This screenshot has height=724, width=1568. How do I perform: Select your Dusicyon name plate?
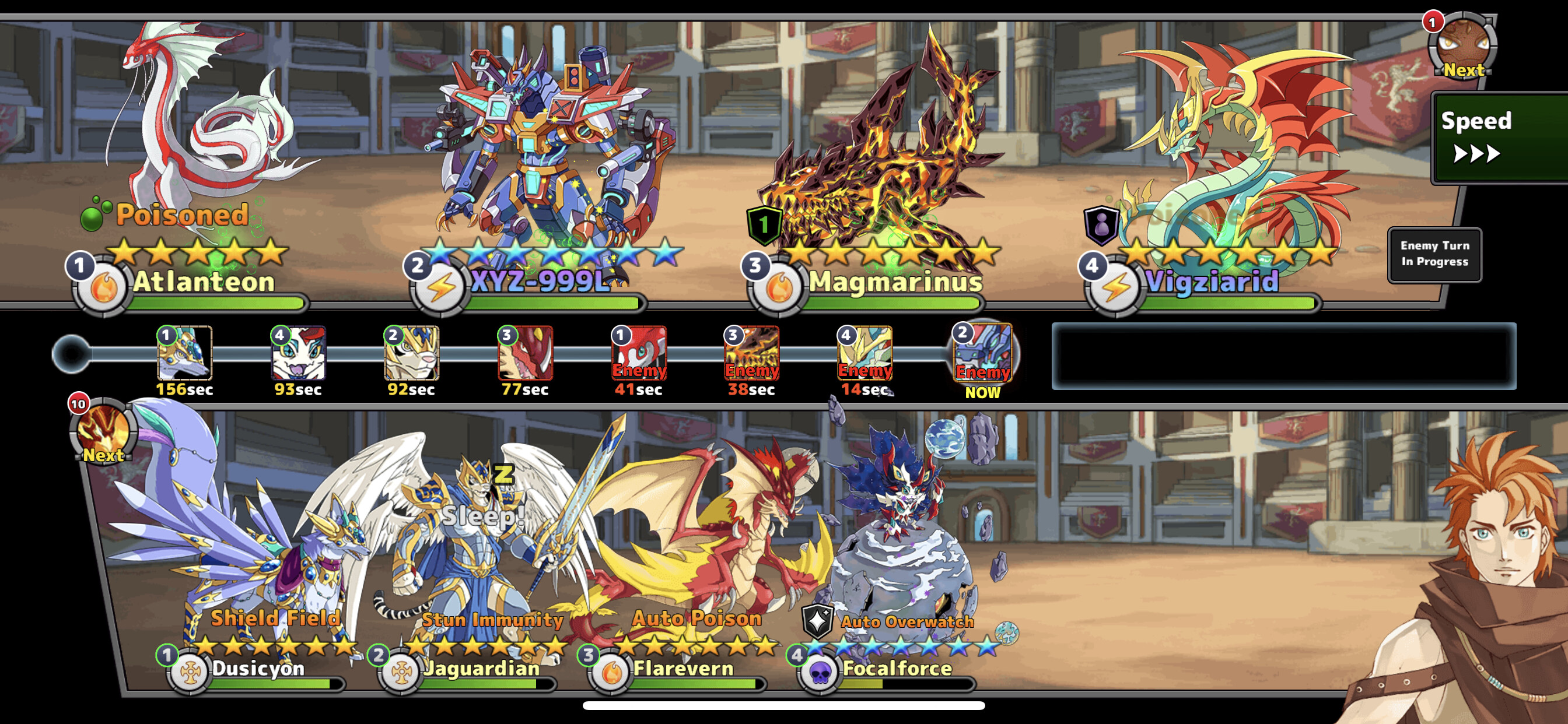pos(257,669)
